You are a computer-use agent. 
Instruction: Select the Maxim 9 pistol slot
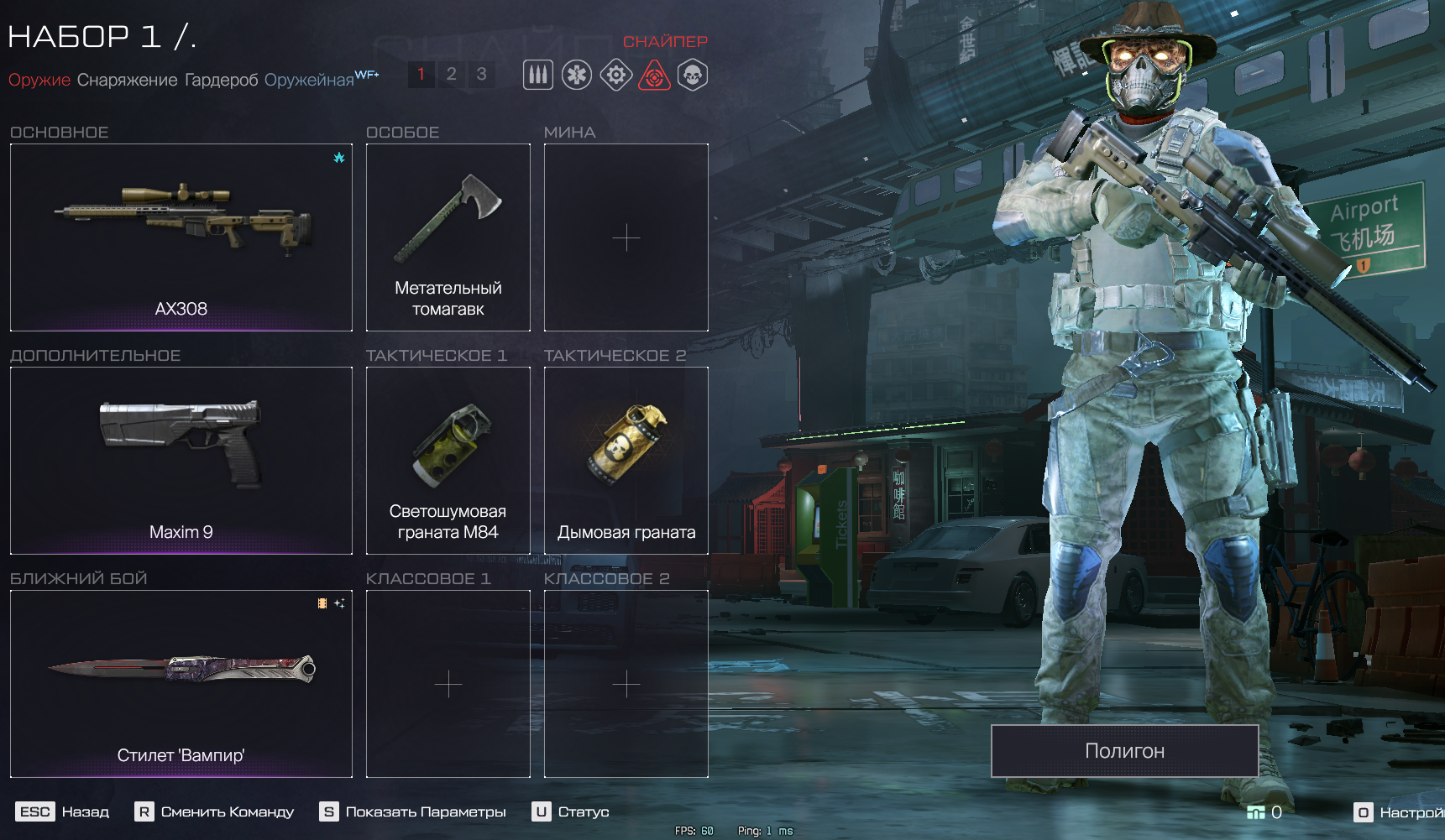click(181, 461)
